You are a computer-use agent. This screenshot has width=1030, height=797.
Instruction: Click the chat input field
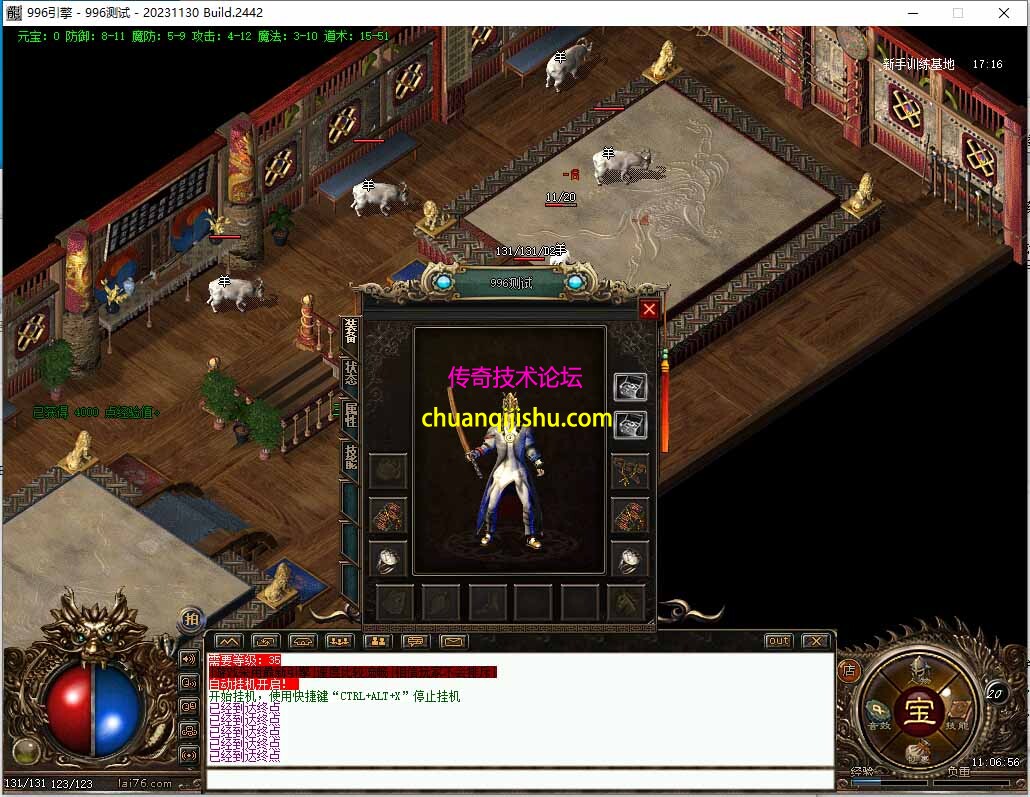pyautogui.click(x=520, y=779)
